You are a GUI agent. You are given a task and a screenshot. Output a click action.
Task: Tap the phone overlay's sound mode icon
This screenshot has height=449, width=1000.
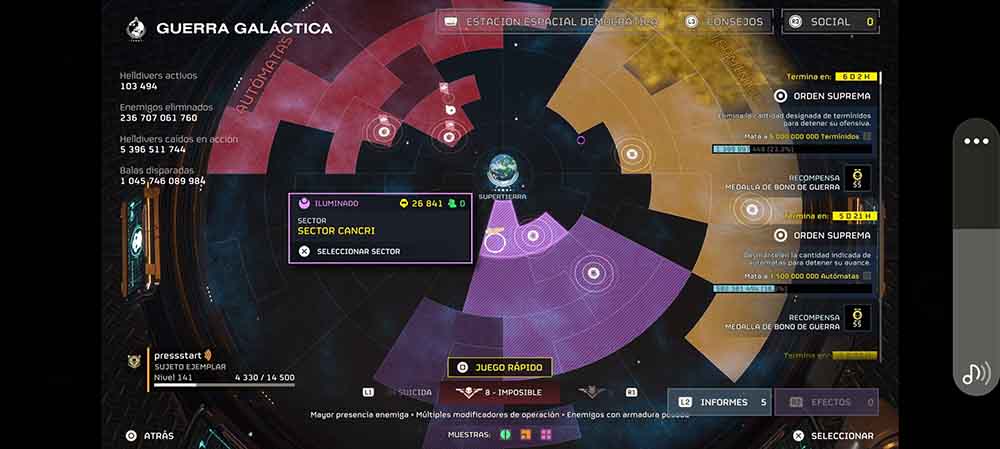click(976, 373)
